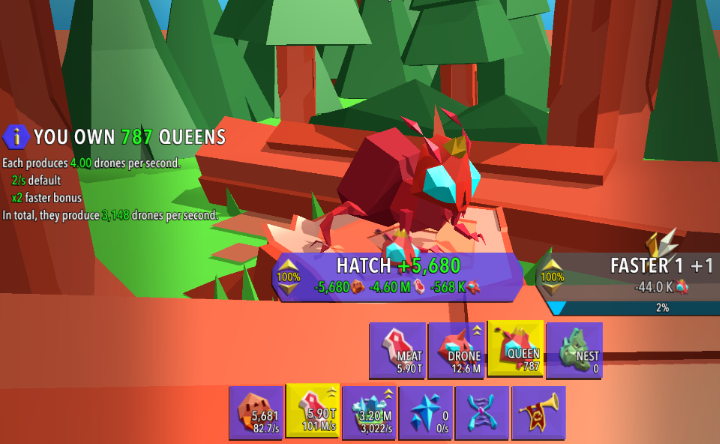720x444 pixels.
Task: Switch to the meat tab showing 5.90 T
Action: pyautogui.click(x=313, y=412)
